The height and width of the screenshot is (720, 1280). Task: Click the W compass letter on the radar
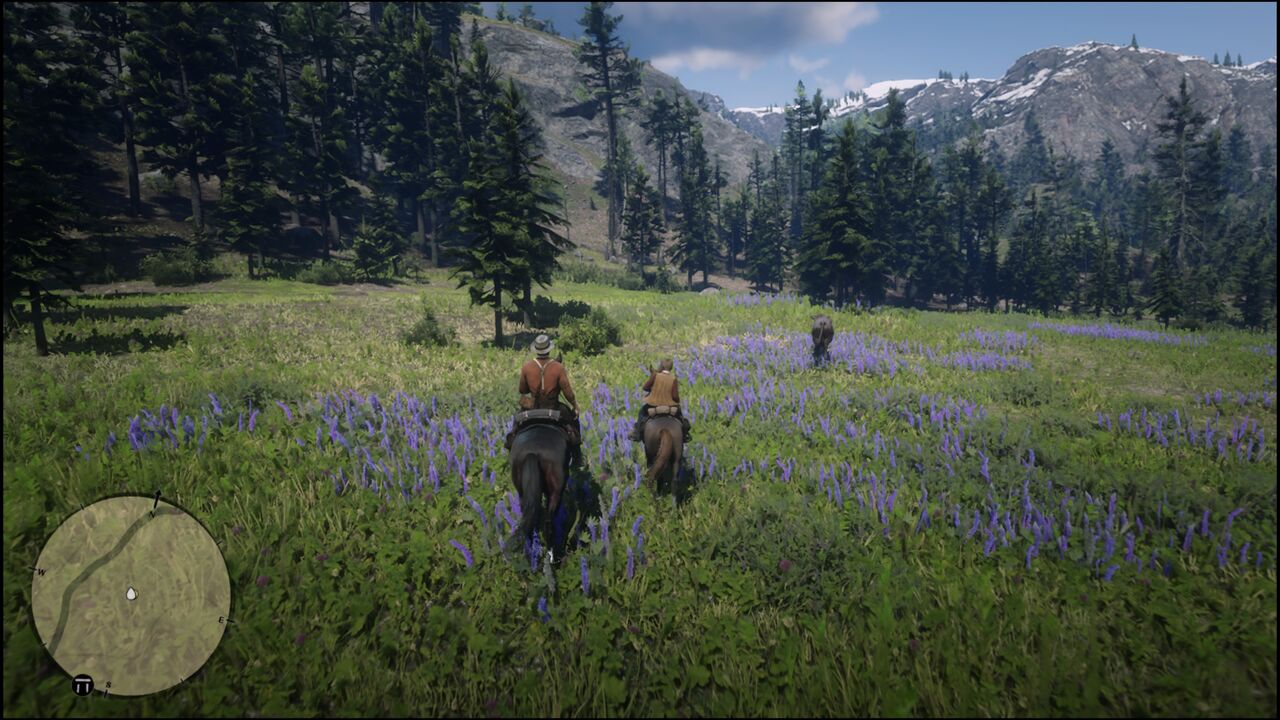42,570
